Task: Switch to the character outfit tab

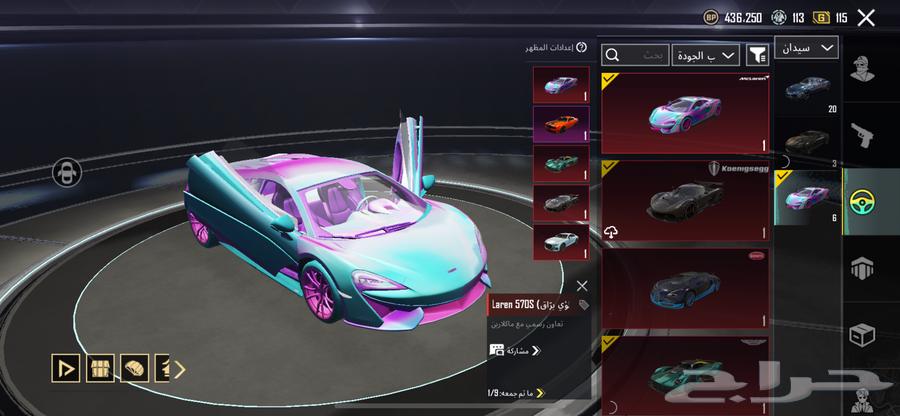Action: coord(862,70)
